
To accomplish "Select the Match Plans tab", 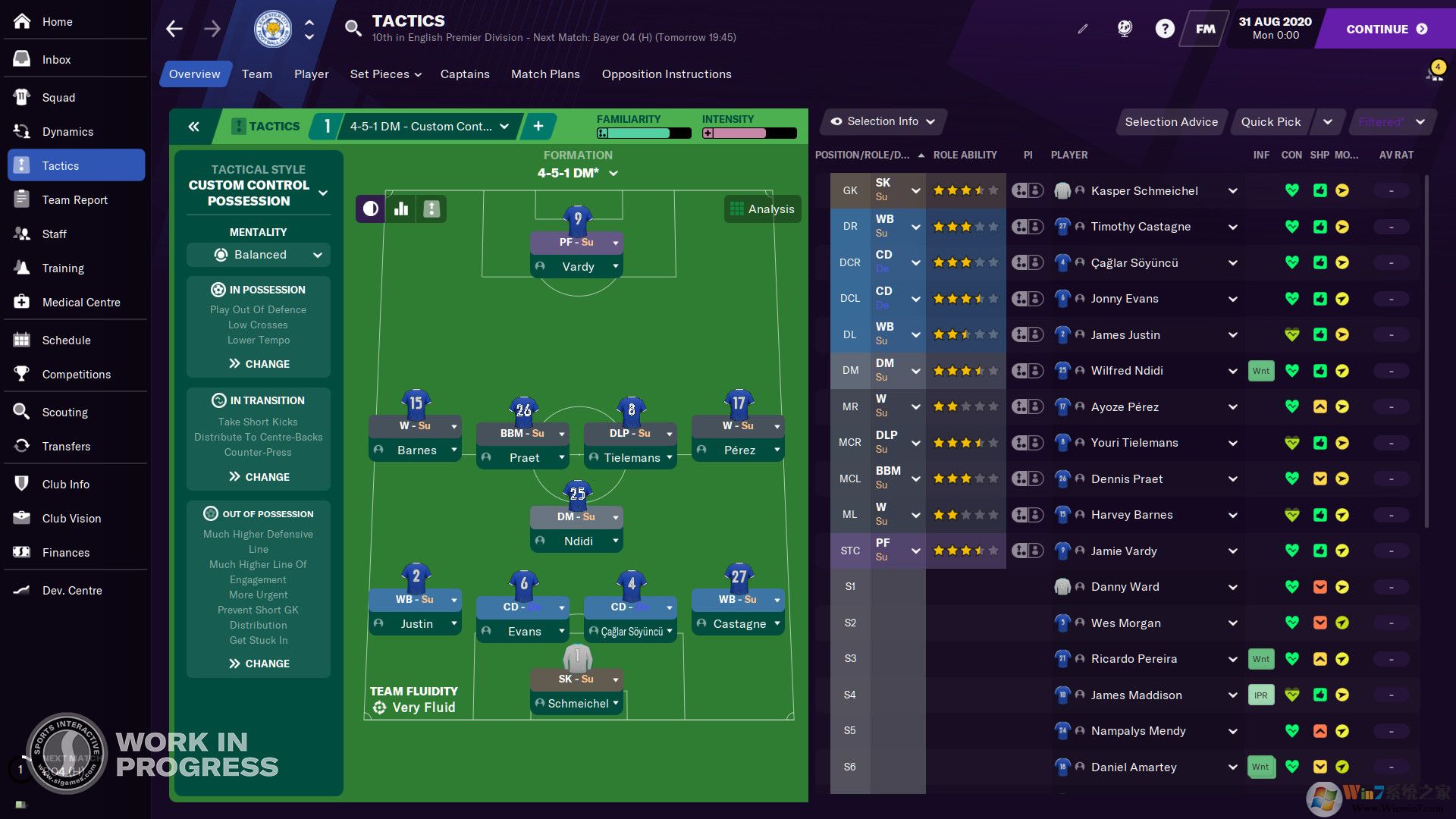I will [x=545, y=74].
